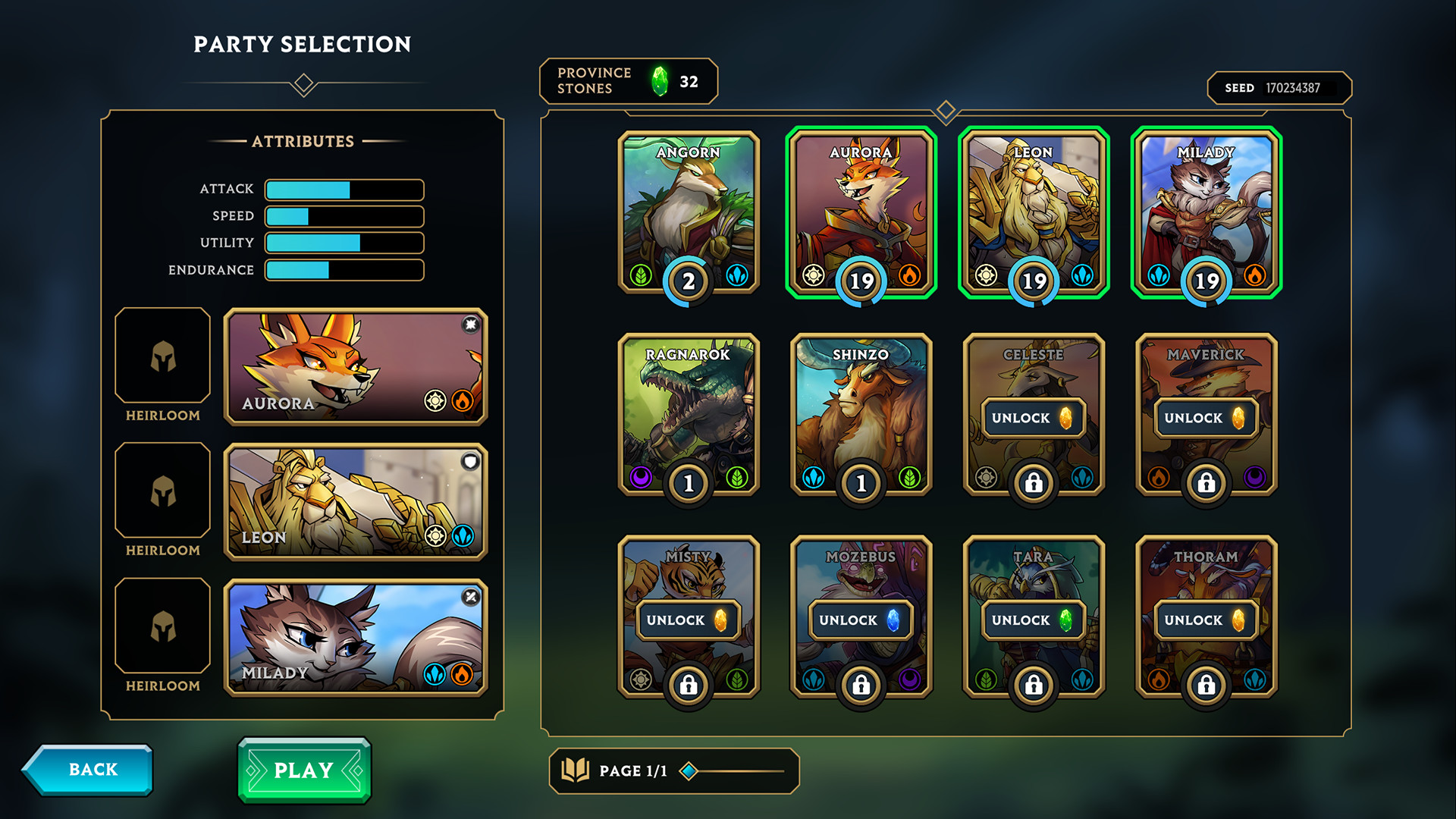Choose the Shinzo hero card
1456x819 pixels.
point(861,415)
